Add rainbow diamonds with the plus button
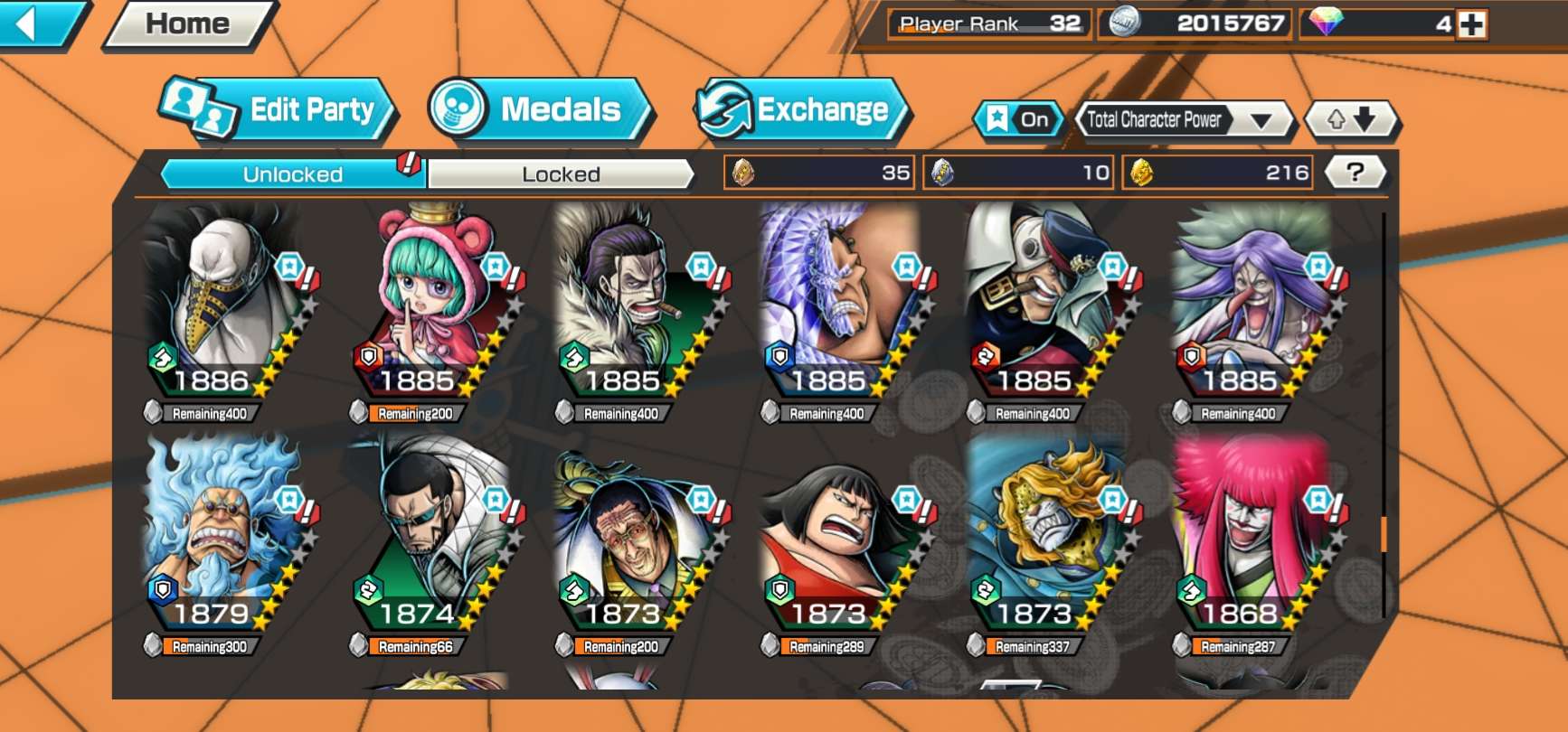Screen dimensions: 1568x732 pos(1471,24)
